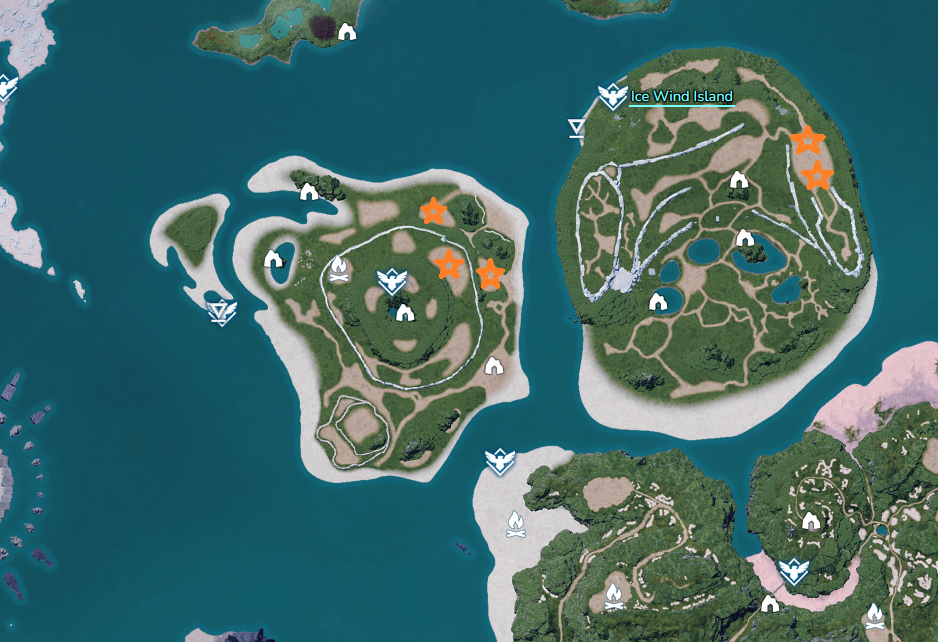This screenshot has width=938, height=642.
Task: Select cave marker on the small dark-patched islet
Action: 347,32
